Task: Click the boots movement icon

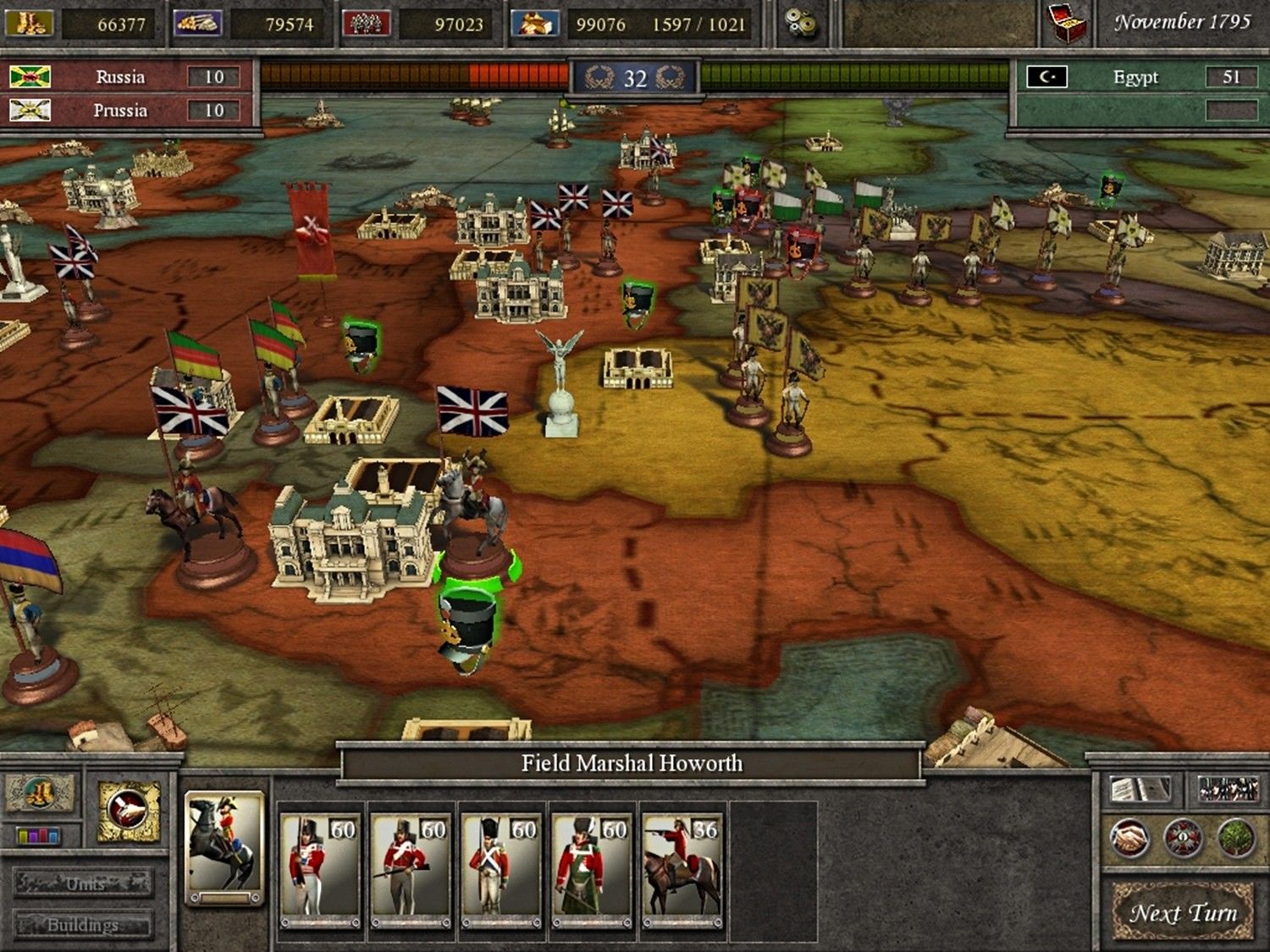Action: pyautogui.click(x=40, y=793)
